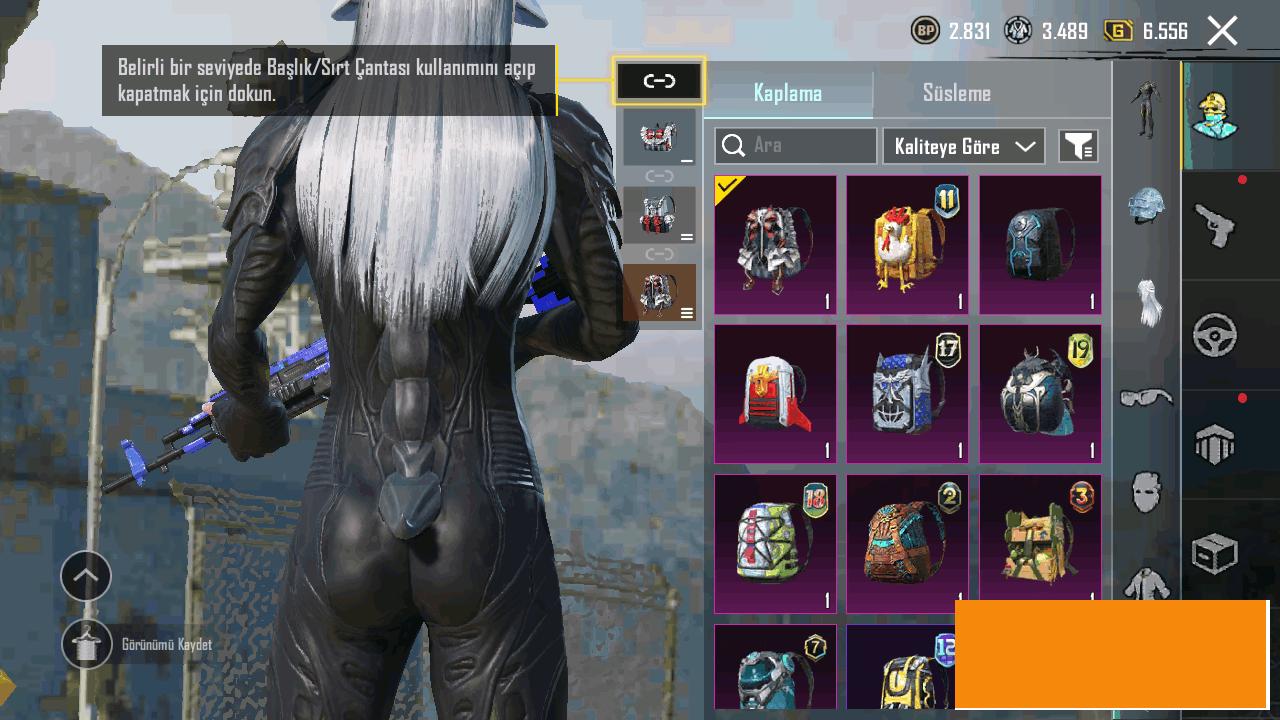Open the Süsleme tab
The width and height of the screenshot is (1280, 720).
point(956,93)
